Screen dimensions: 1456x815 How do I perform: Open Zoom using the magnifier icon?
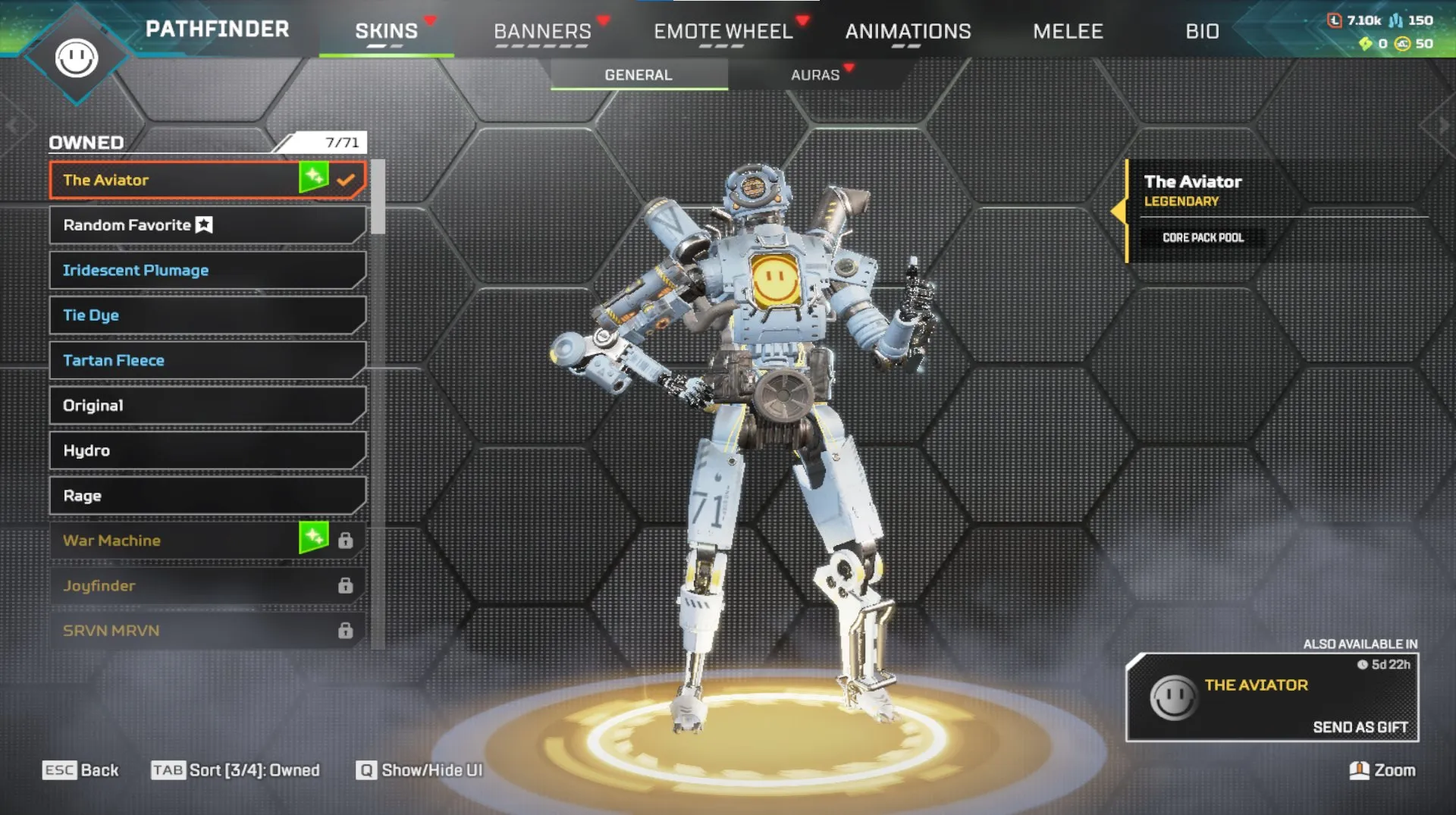click(x=1360, y=770)
